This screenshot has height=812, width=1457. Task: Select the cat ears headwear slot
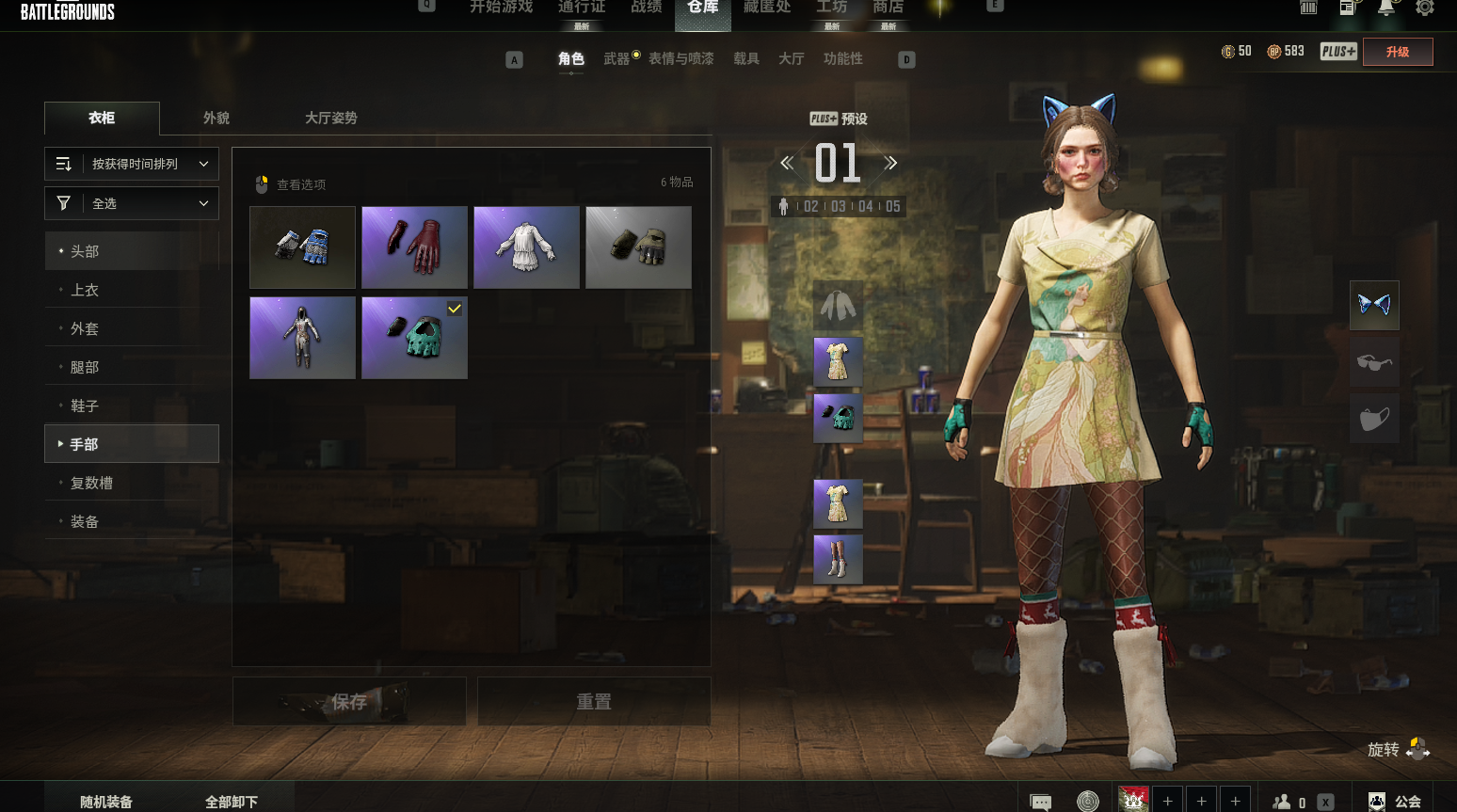[x=1374, y=305]
